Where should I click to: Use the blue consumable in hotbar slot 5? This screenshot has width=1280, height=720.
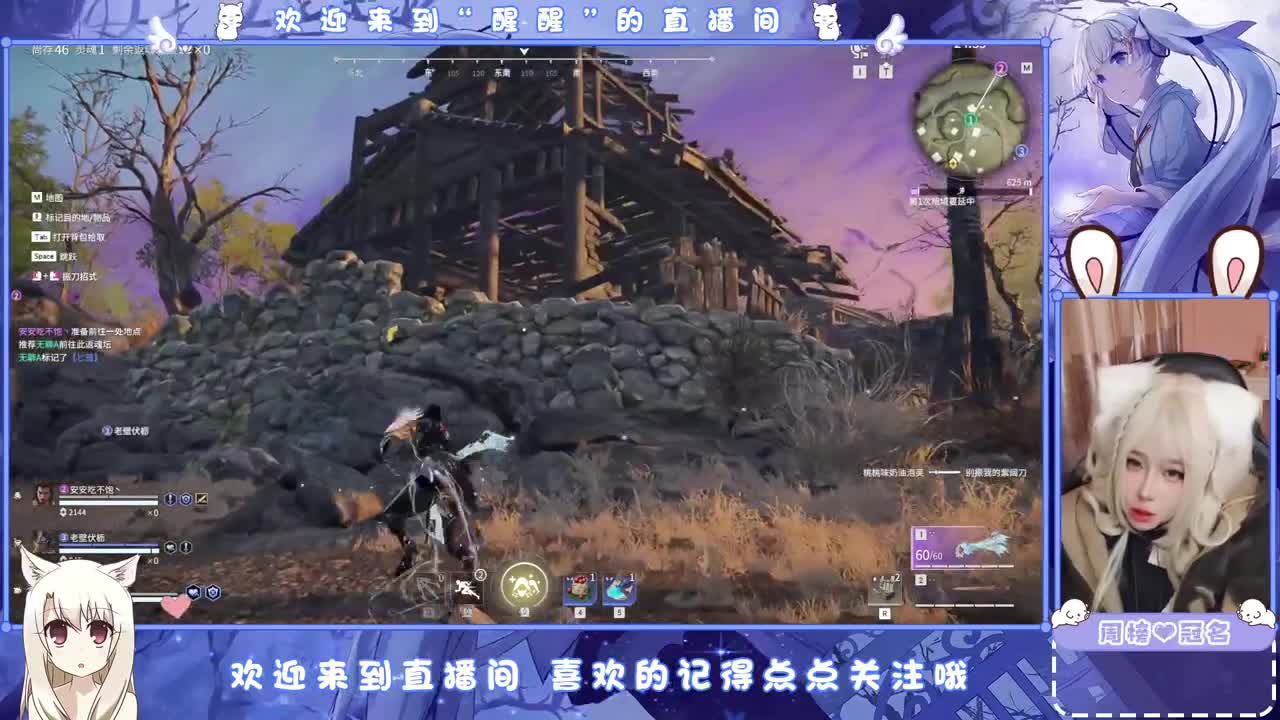click(x=619, y=588)
